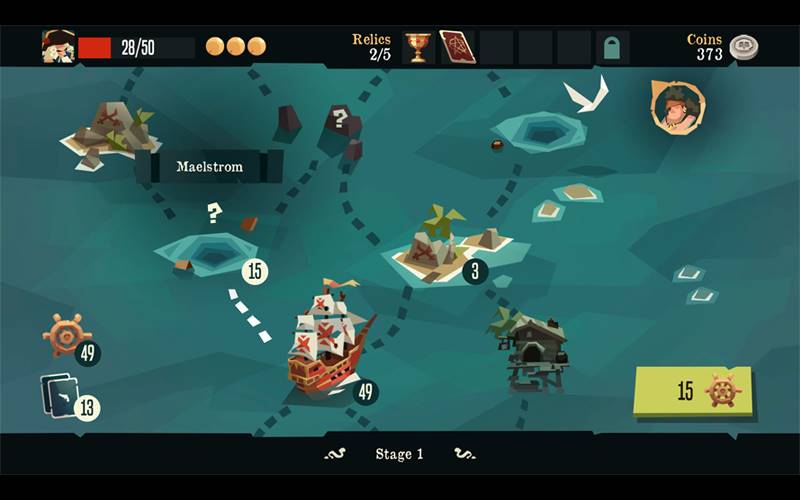The image size is (800, 500).
Task: Inspect the red book relic
Action: (457, 47)
